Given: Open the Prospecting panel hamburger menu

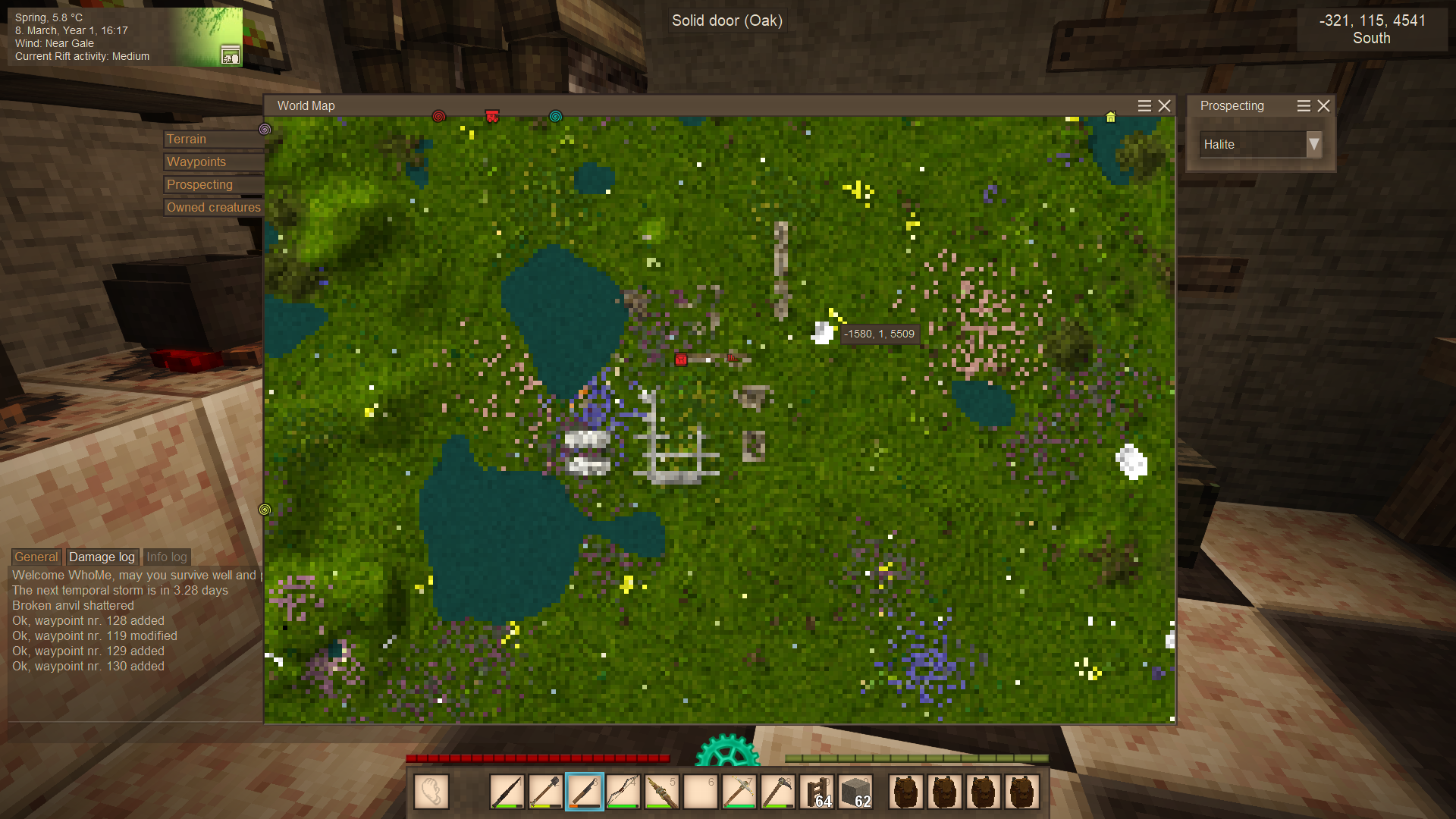Looking at the screenshot, I should point(1304,106).
